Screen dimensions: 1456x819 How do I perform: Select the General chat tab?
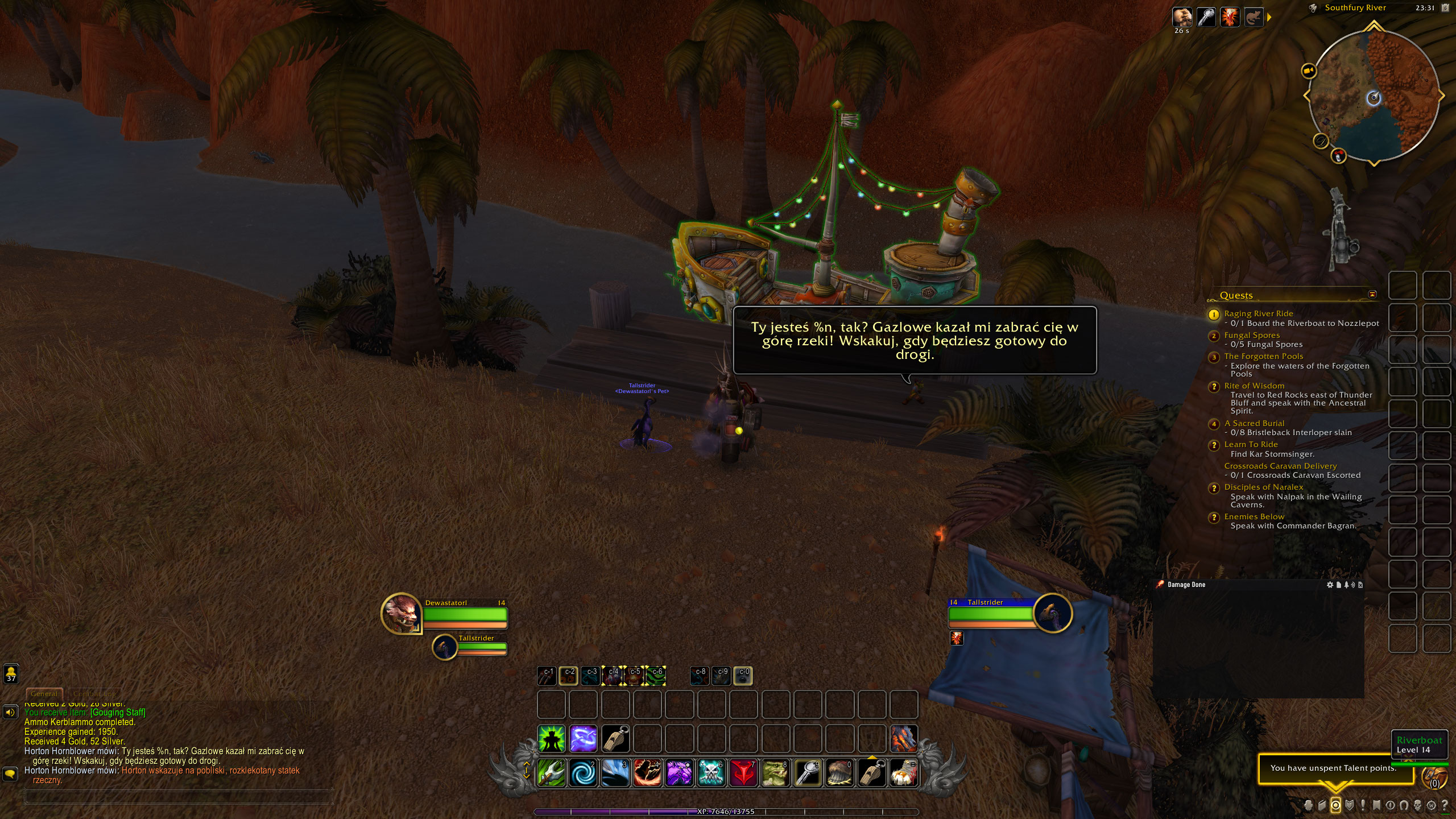tap(44, 693)
